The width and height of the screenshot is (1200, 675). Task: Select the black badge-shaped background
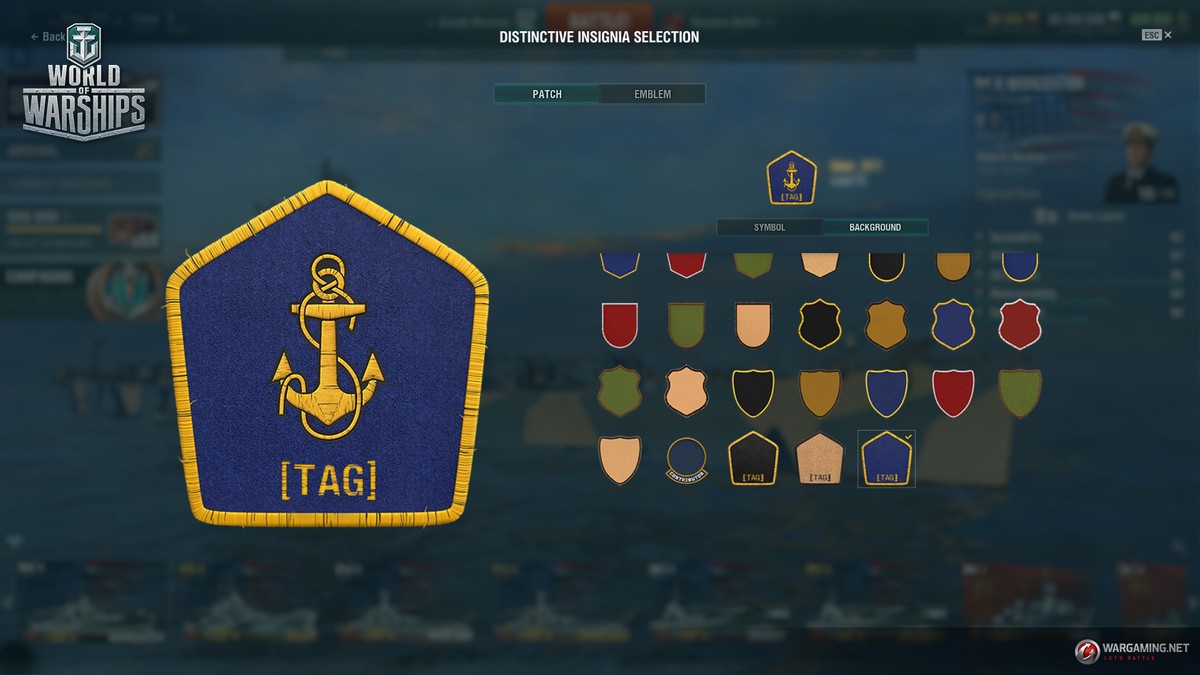(820, 325)
